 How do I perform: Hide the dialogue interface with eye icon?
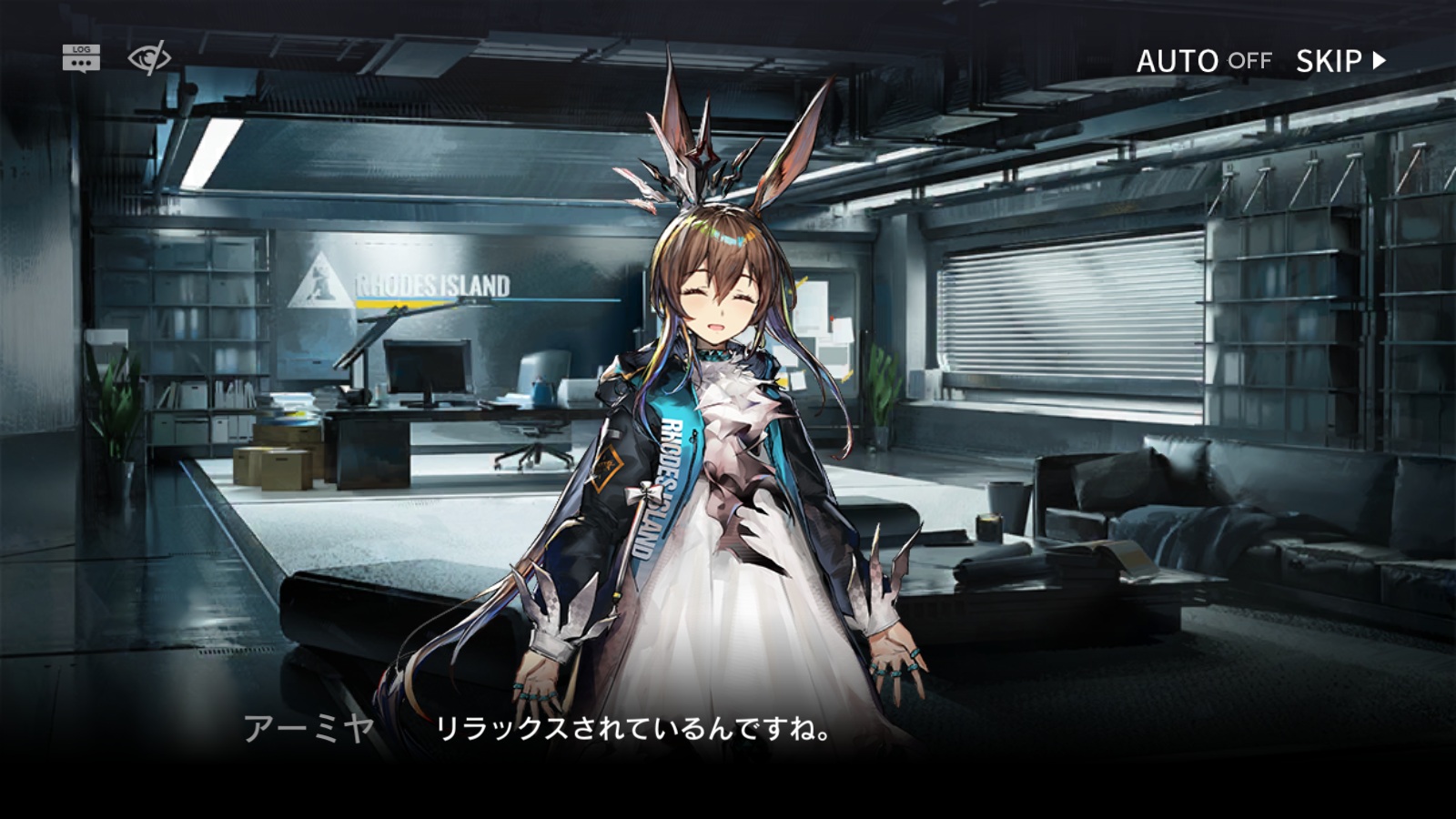click(149, 58)
